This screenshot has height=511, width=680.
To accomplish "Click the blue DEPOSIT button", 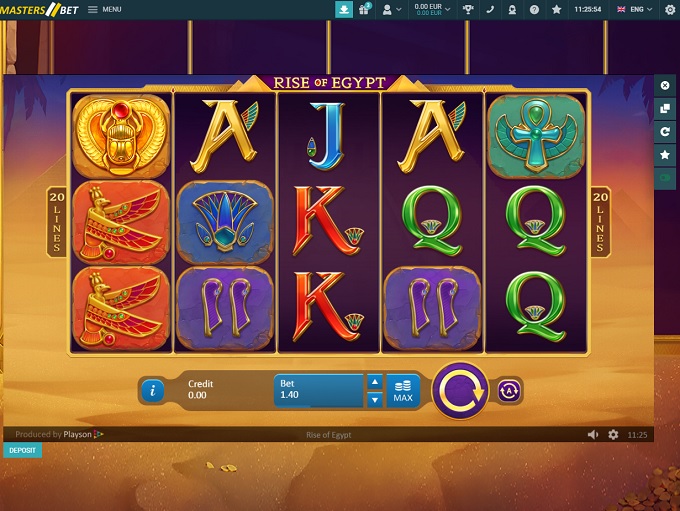I will click(22, 450).
